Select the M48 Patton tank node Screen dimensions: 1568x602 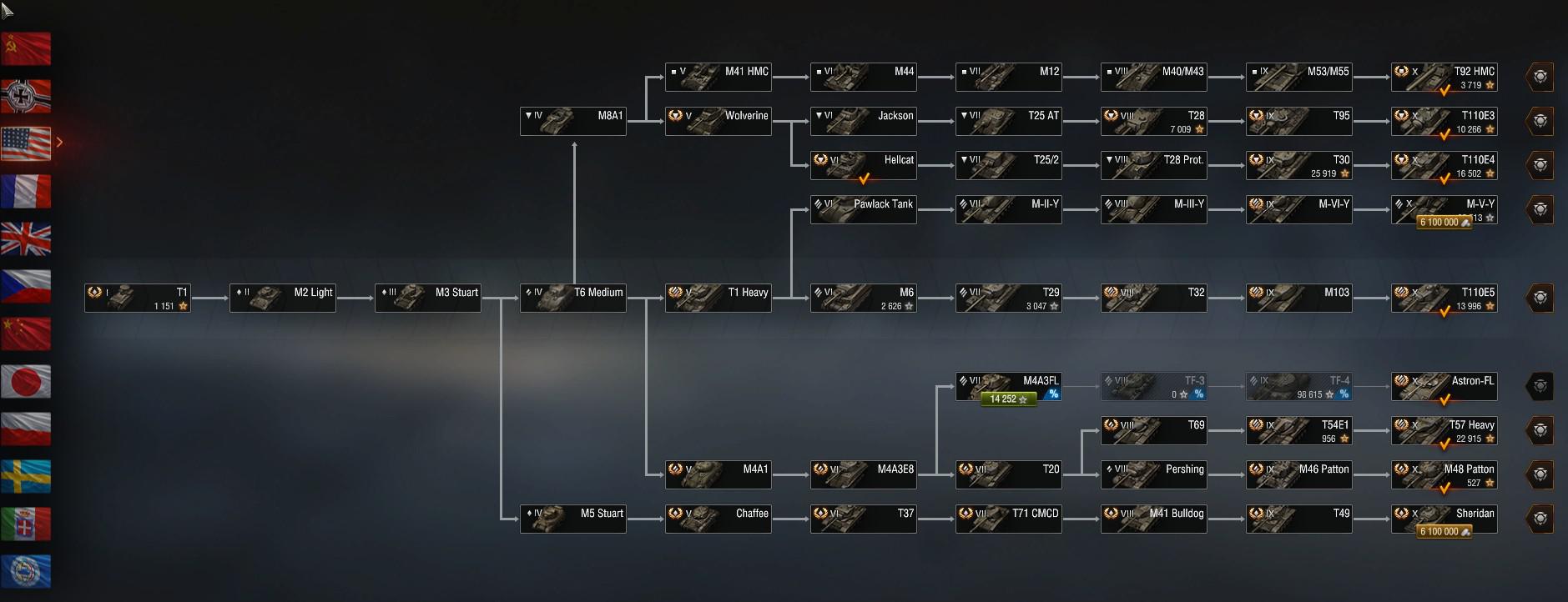(x=1444, y=475)
